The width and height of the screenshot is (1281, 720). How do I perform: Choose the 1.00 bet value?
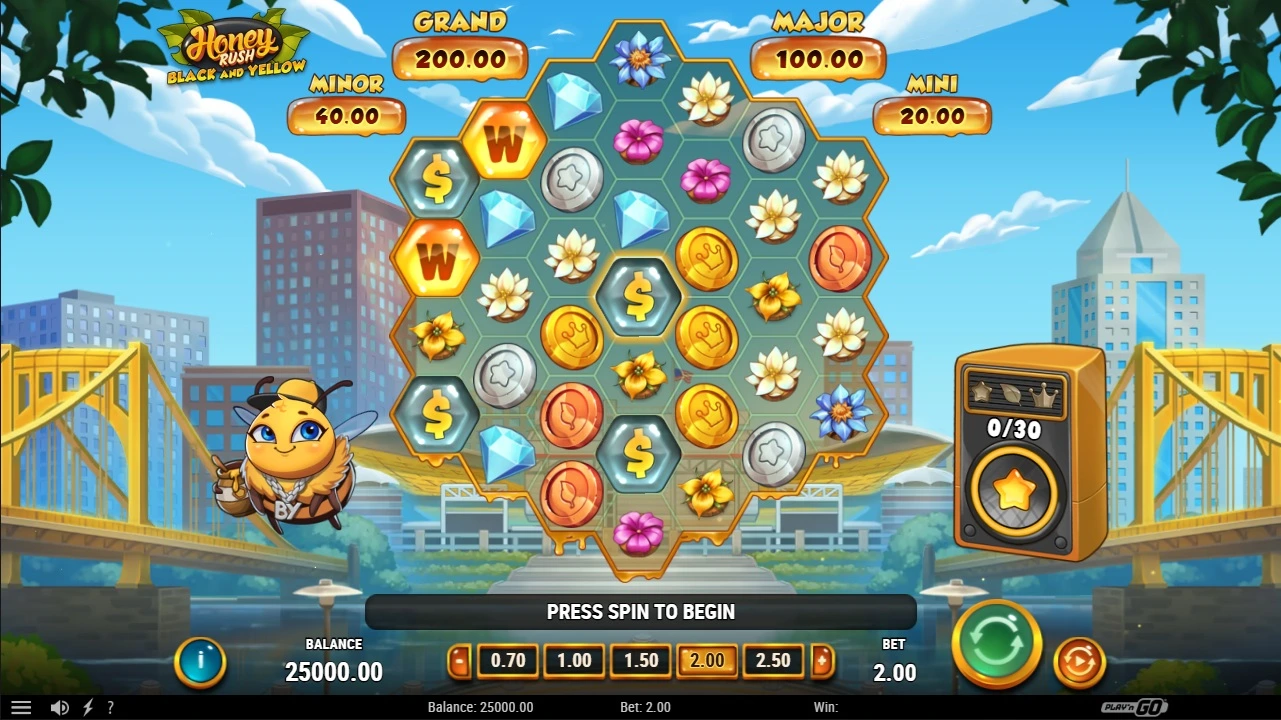574,661
